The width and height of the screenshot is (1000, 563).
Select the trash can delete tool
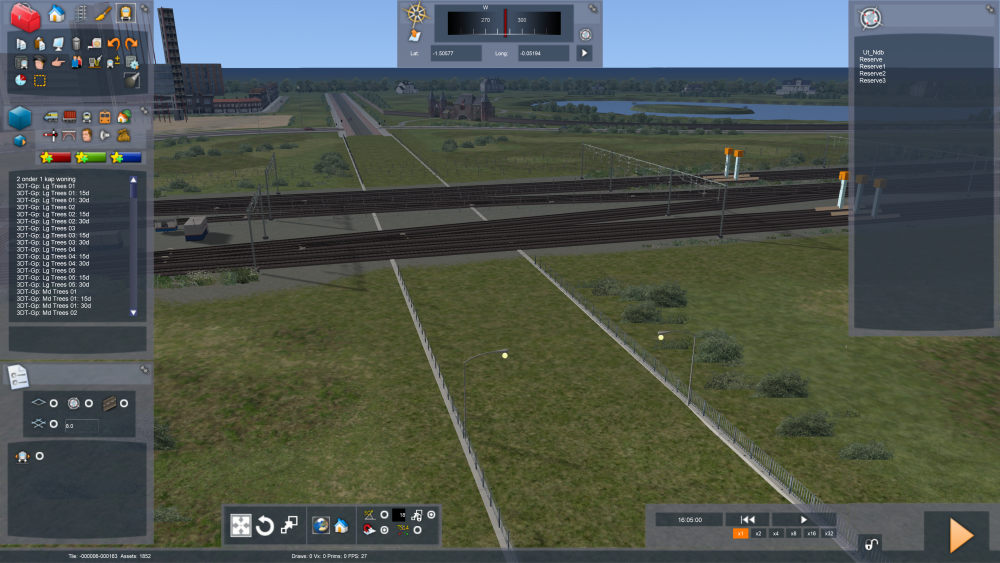tap(75, 43)
